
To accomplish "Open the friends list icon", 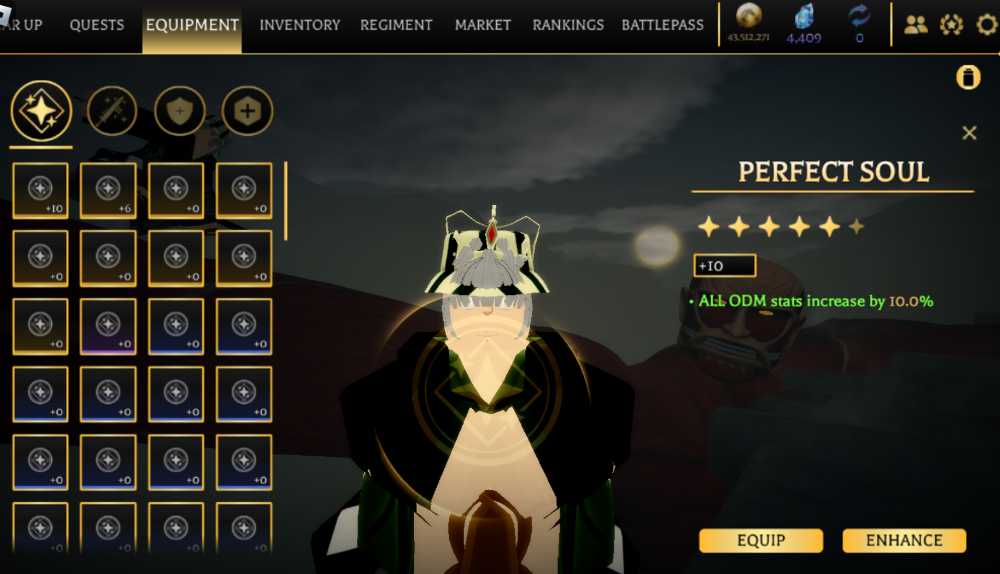I will pos(916,25).
